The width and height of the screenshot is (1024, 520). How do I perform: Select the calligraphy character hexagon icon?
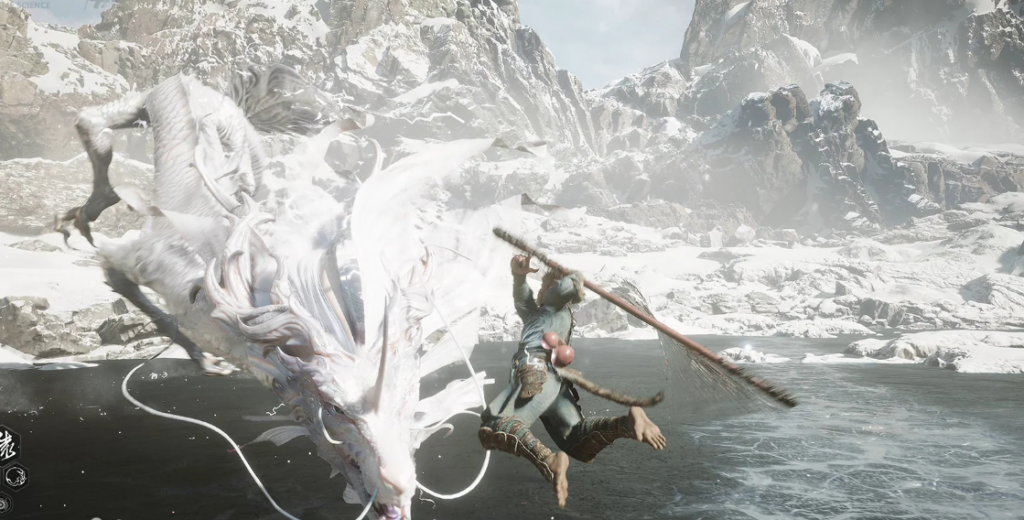[7, 444]
